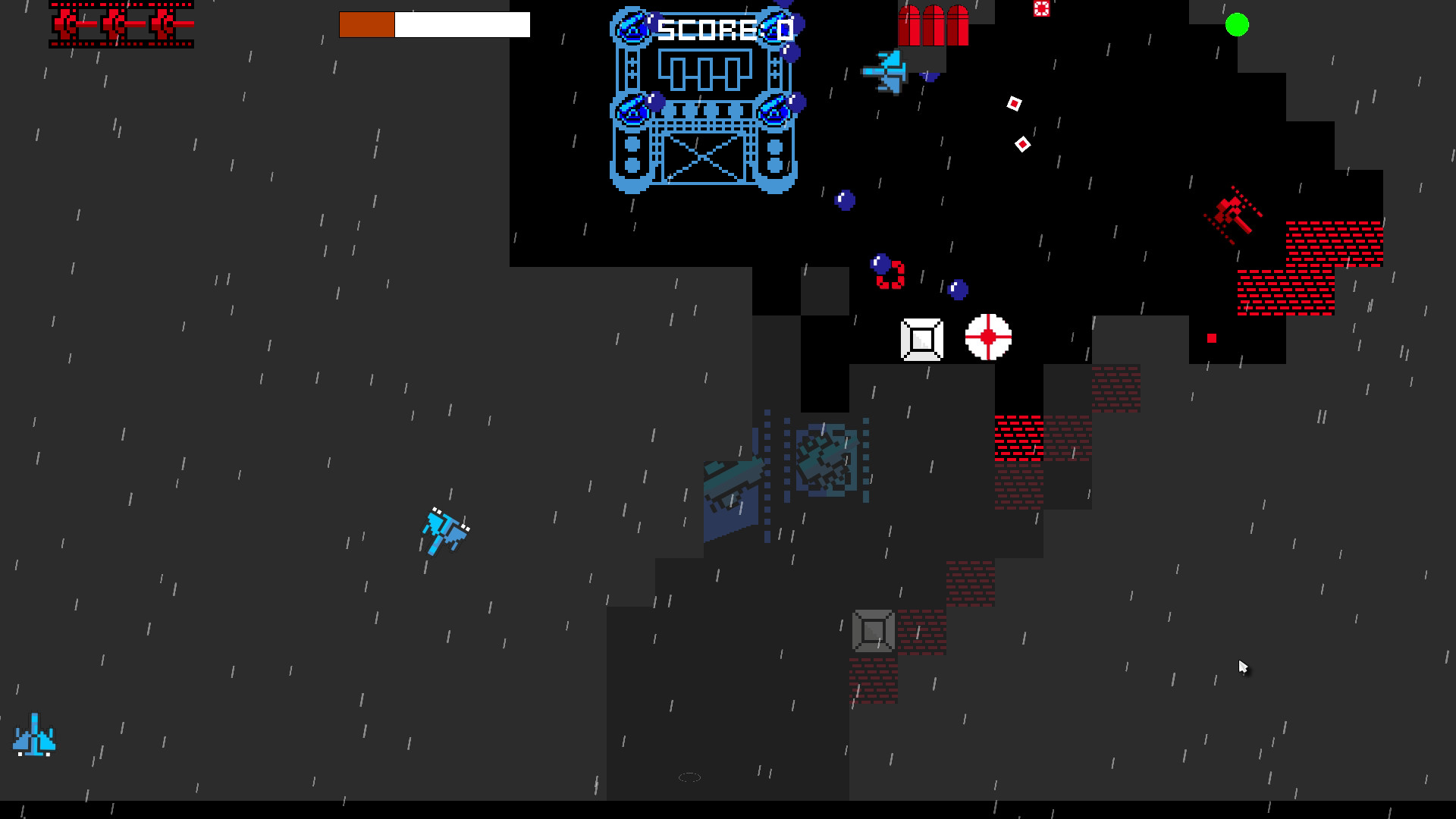Click the cluster of three red bombs
The width and height of the screenshot is (1456, 819).
coord(933,21)
